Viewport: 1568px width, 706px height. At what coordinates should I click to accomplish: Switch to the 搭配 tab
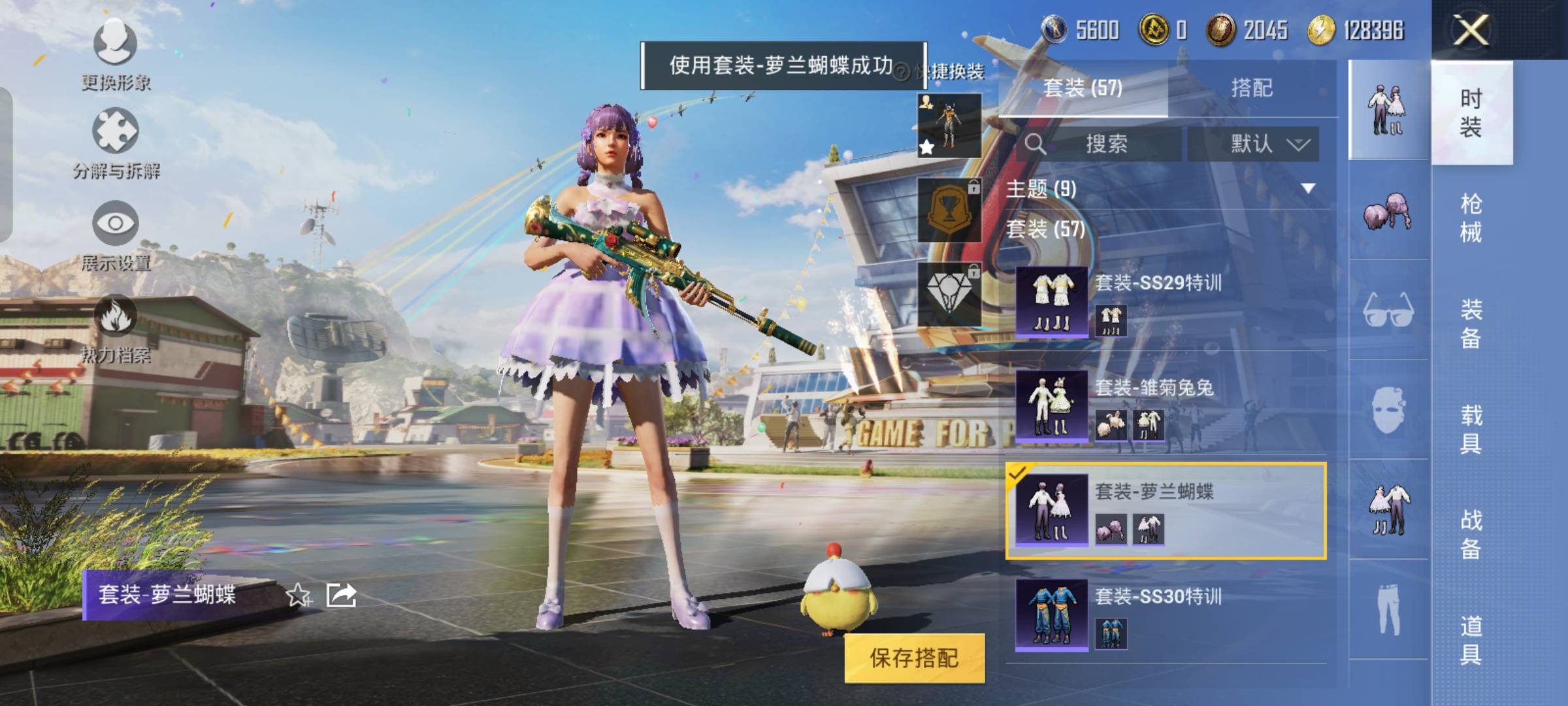tap(1251, 88)
